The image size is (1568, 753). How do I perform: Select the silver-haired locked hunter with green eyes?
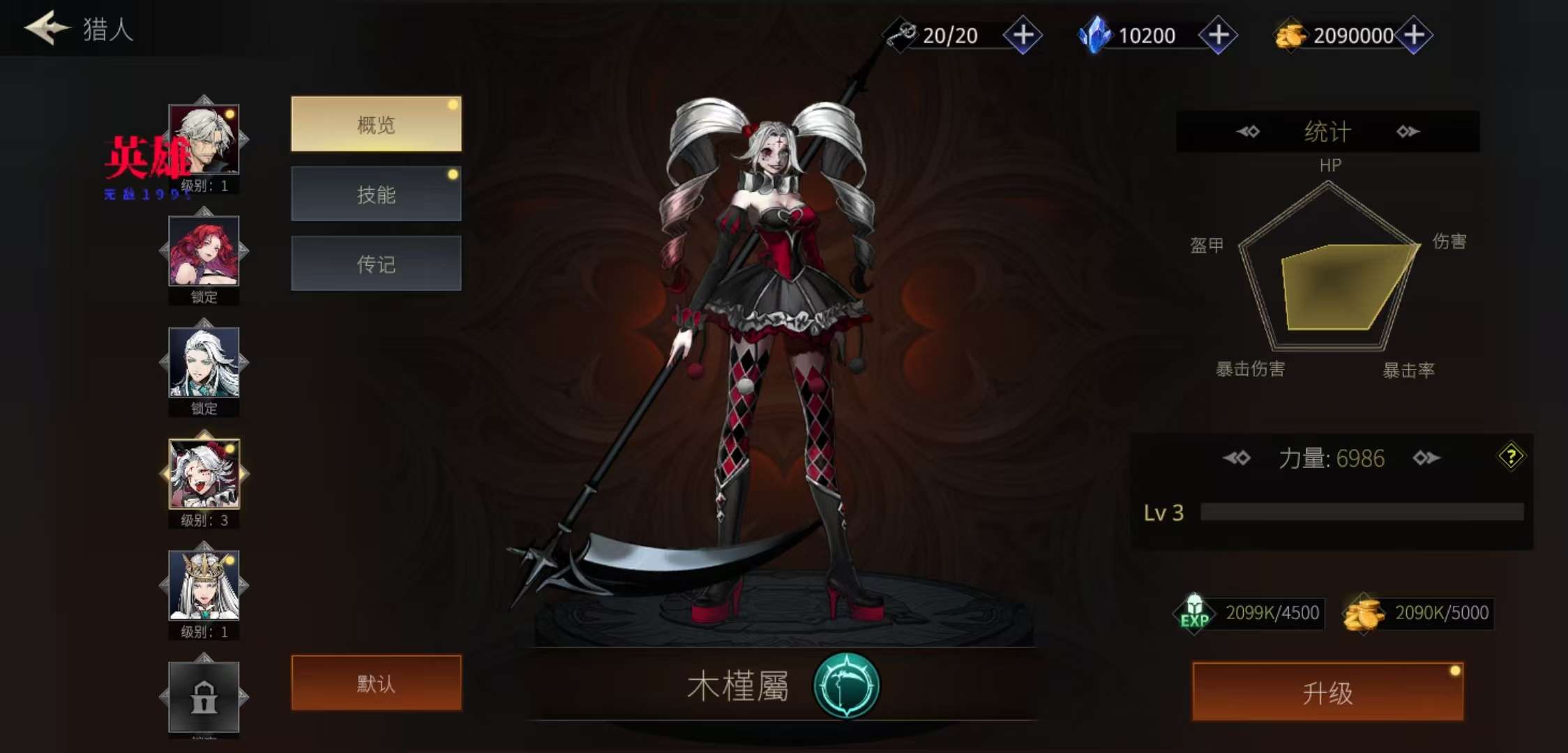pos(204,363)
